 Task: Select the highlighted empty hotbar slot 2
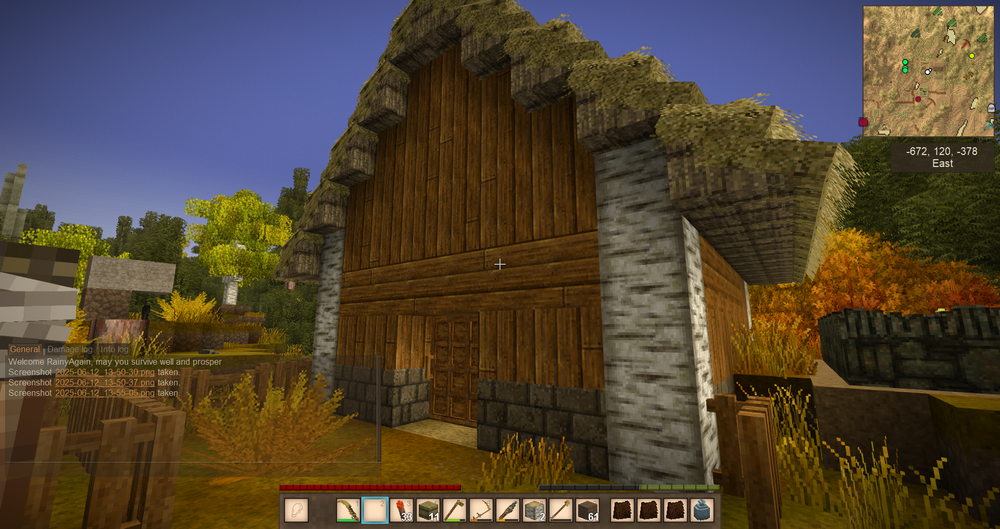[375, 510]
